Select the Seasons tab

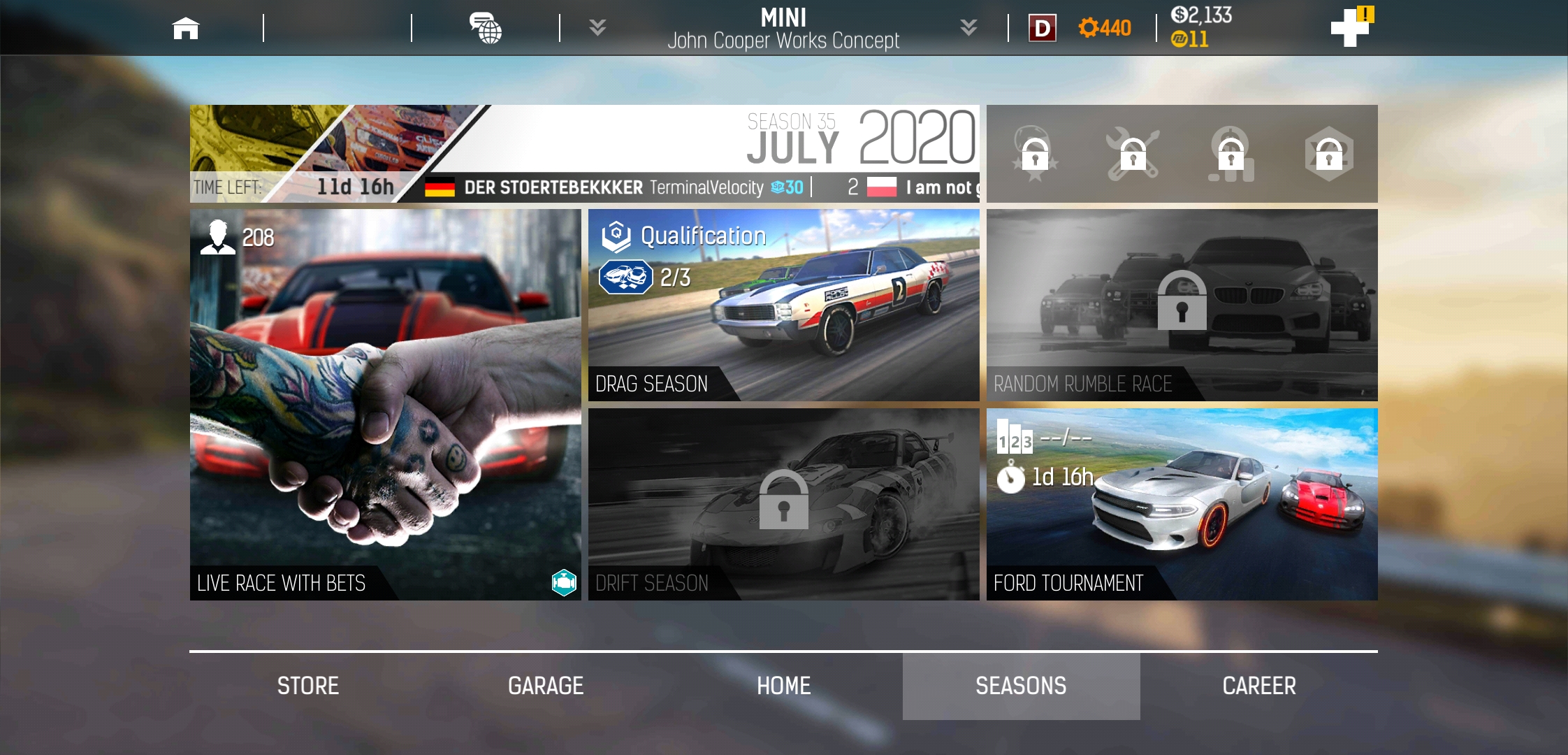1021,686
